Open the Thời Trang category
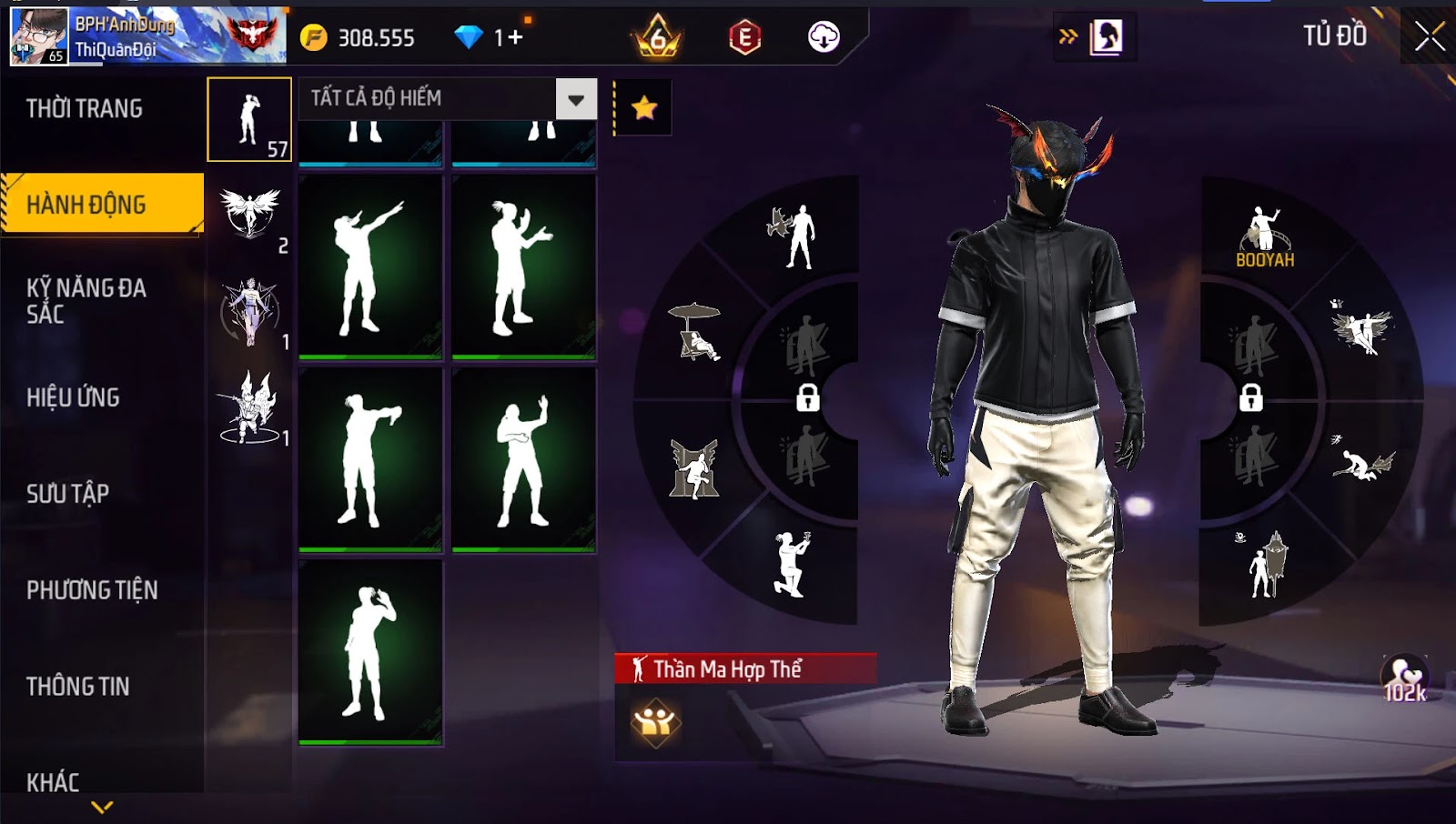This screenshot has width=1456, height=824. coord(85,109)
